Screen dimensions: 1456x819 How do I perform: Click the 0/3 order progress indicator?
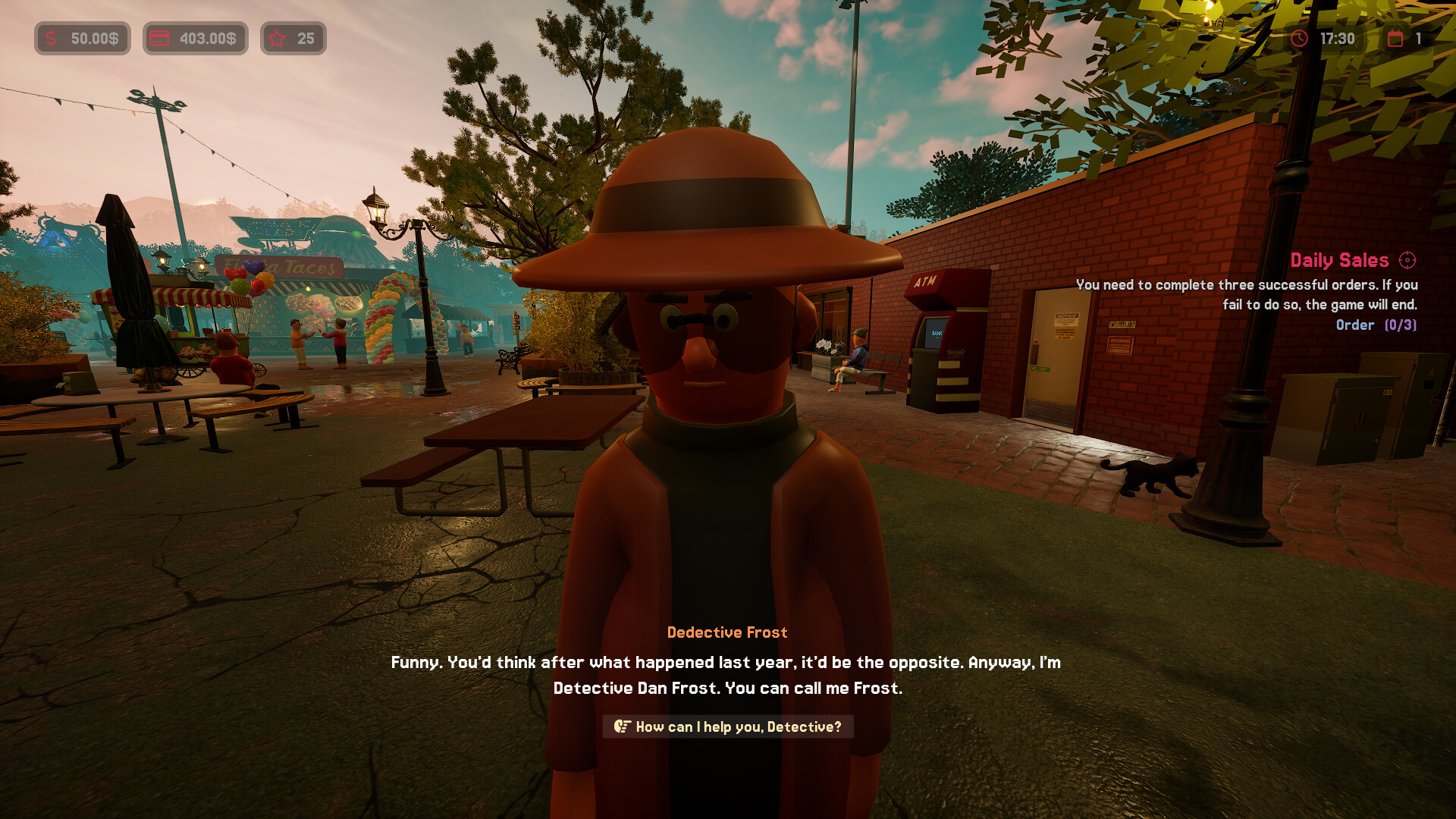(1401, 325)
